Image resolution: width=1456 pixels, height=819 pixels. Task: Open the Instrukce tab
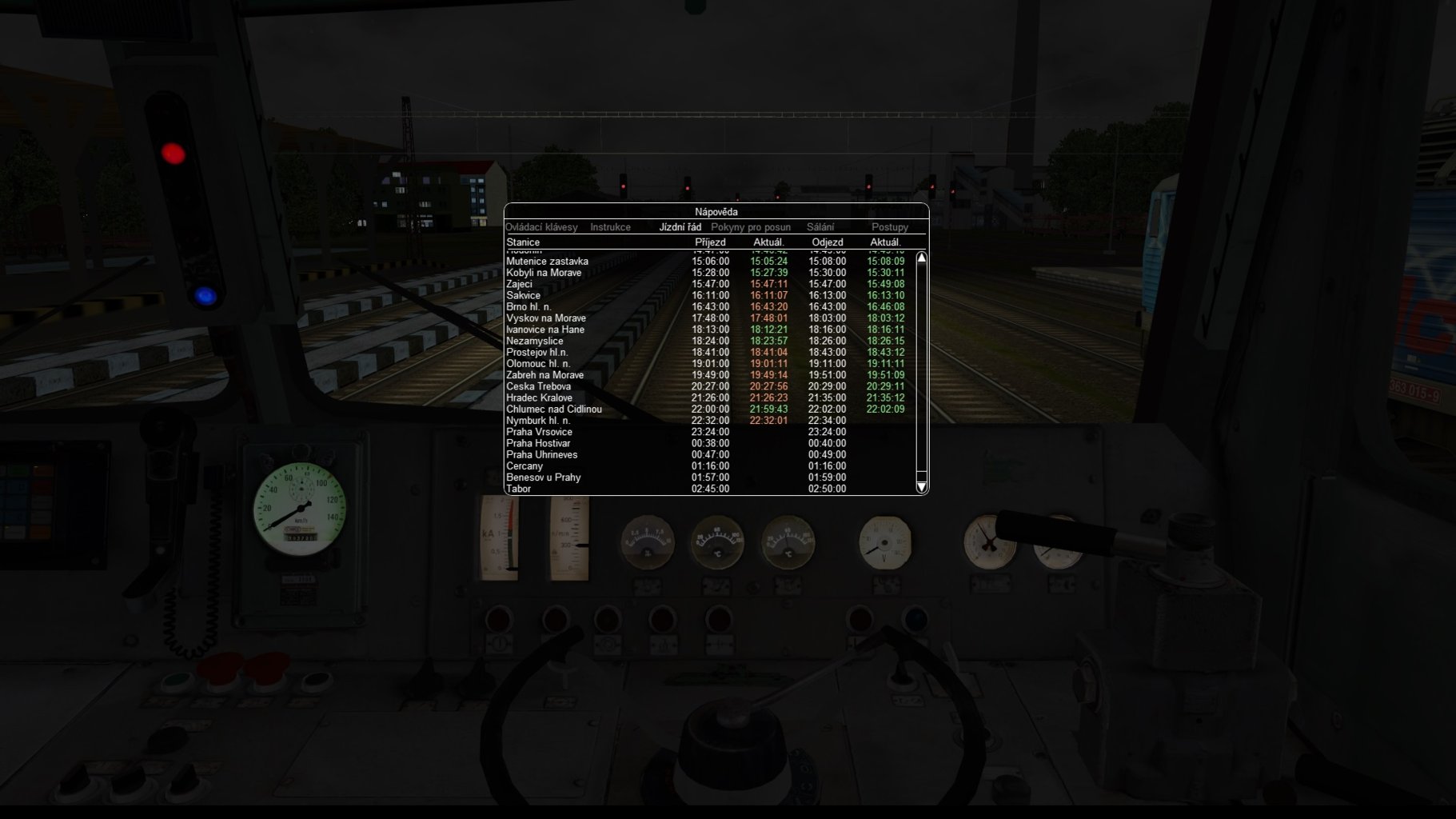point(611,227)
